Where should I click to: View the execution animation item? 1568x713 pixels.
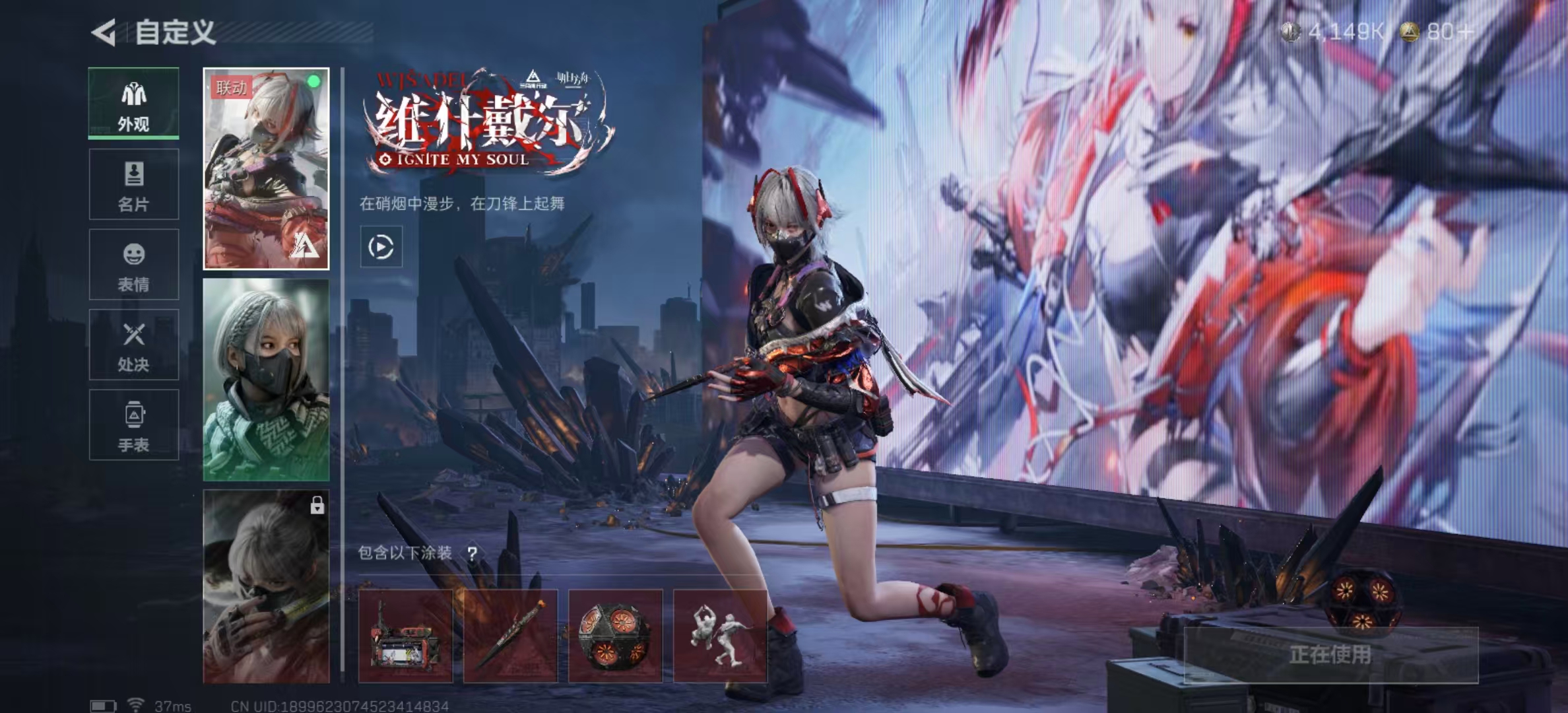pyautogui.click(x=720, y=636)
